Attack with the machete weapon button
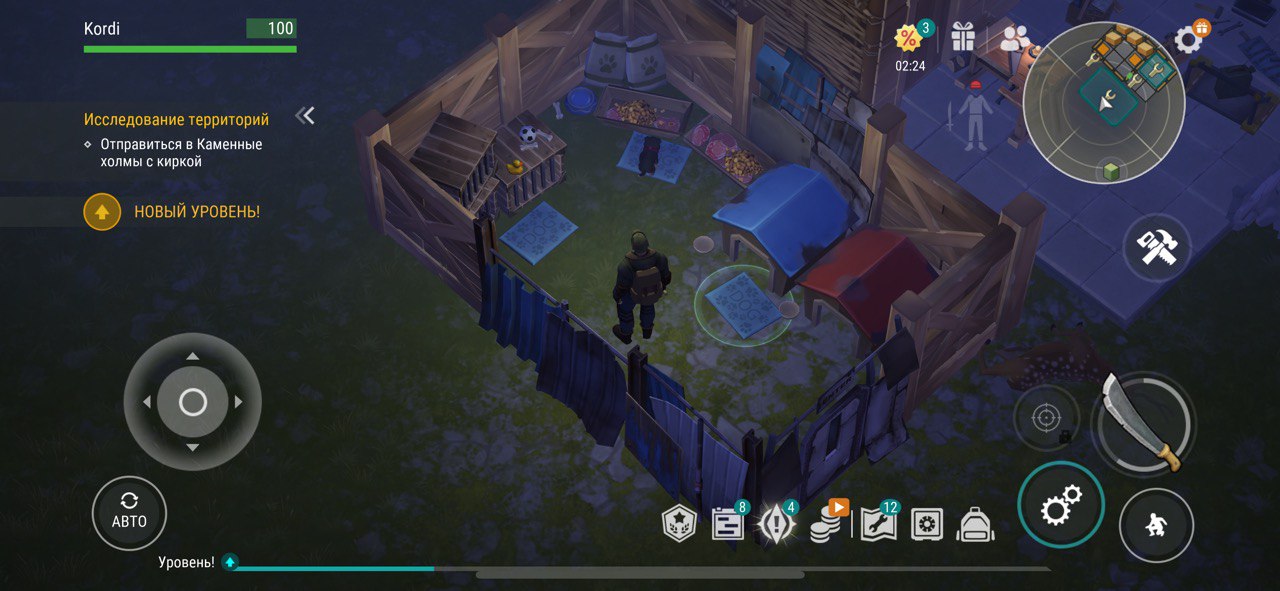 1142,421
